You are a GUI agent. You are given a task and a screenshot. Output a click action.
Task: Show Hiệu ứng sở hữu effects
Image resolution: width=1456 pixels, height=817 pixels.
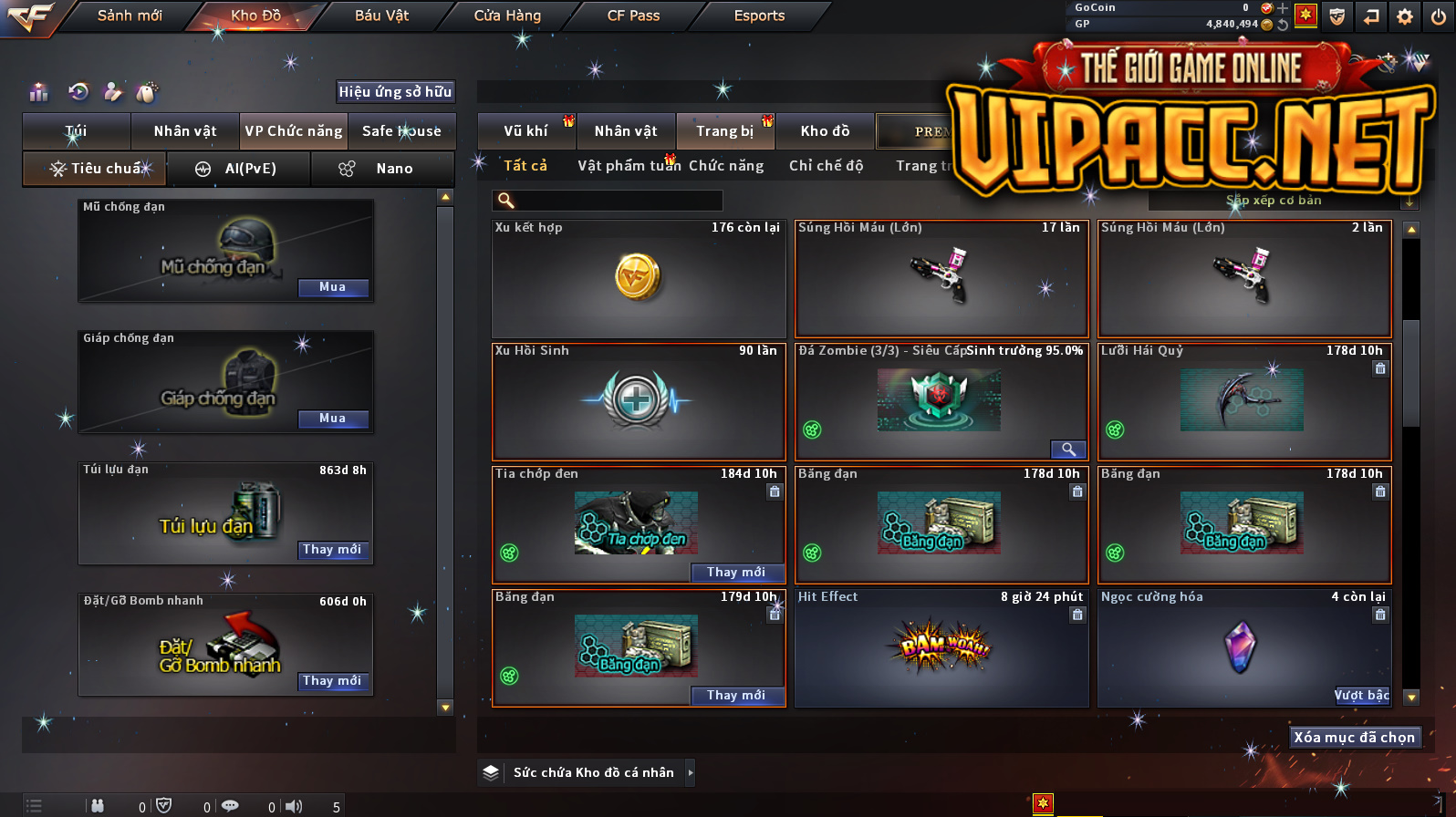tap(395, 91)
